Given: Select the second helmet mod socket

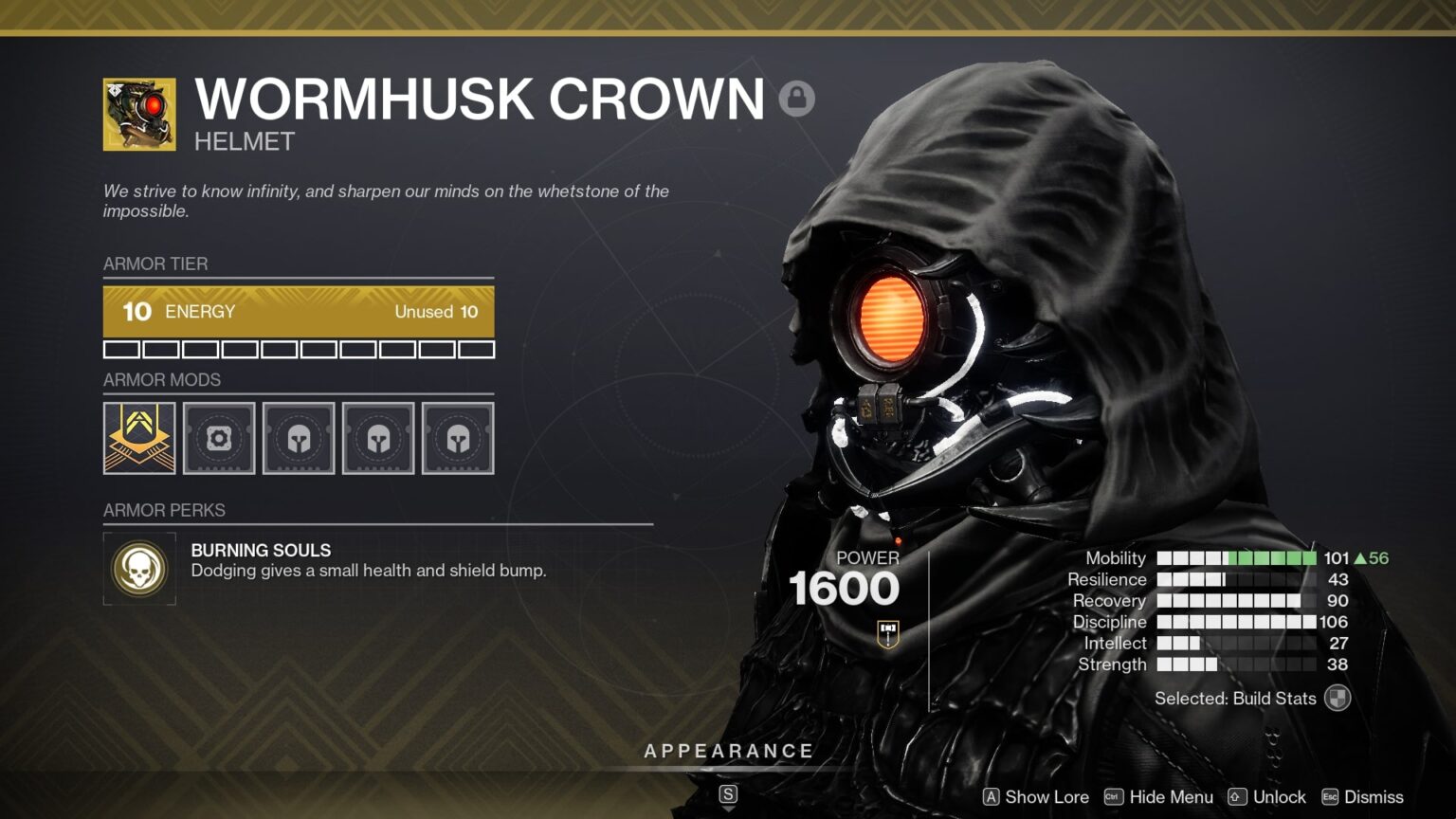Looking at the screenshot, I should pyautogui.click(x=378, y=437).
